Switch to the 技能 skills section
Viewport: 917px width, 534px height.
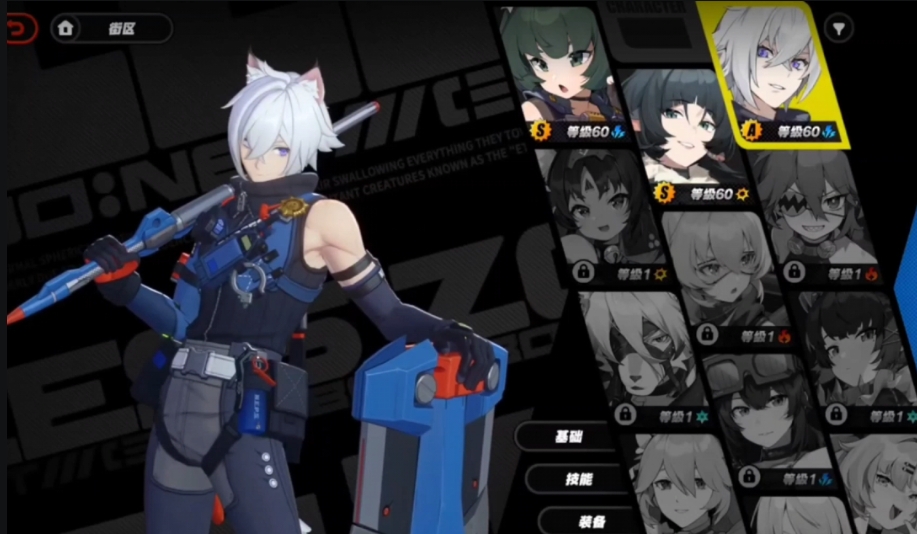coord(579,479)
